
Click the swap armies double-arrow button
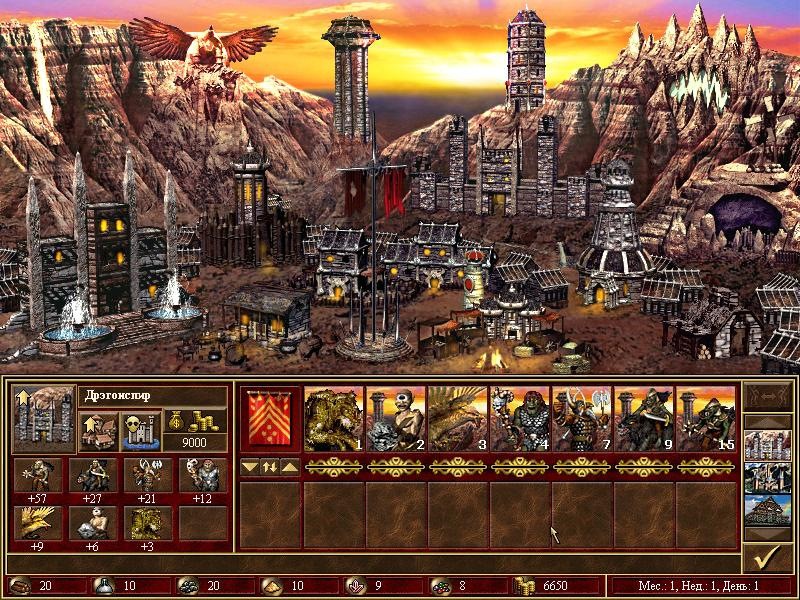[270, 467]
